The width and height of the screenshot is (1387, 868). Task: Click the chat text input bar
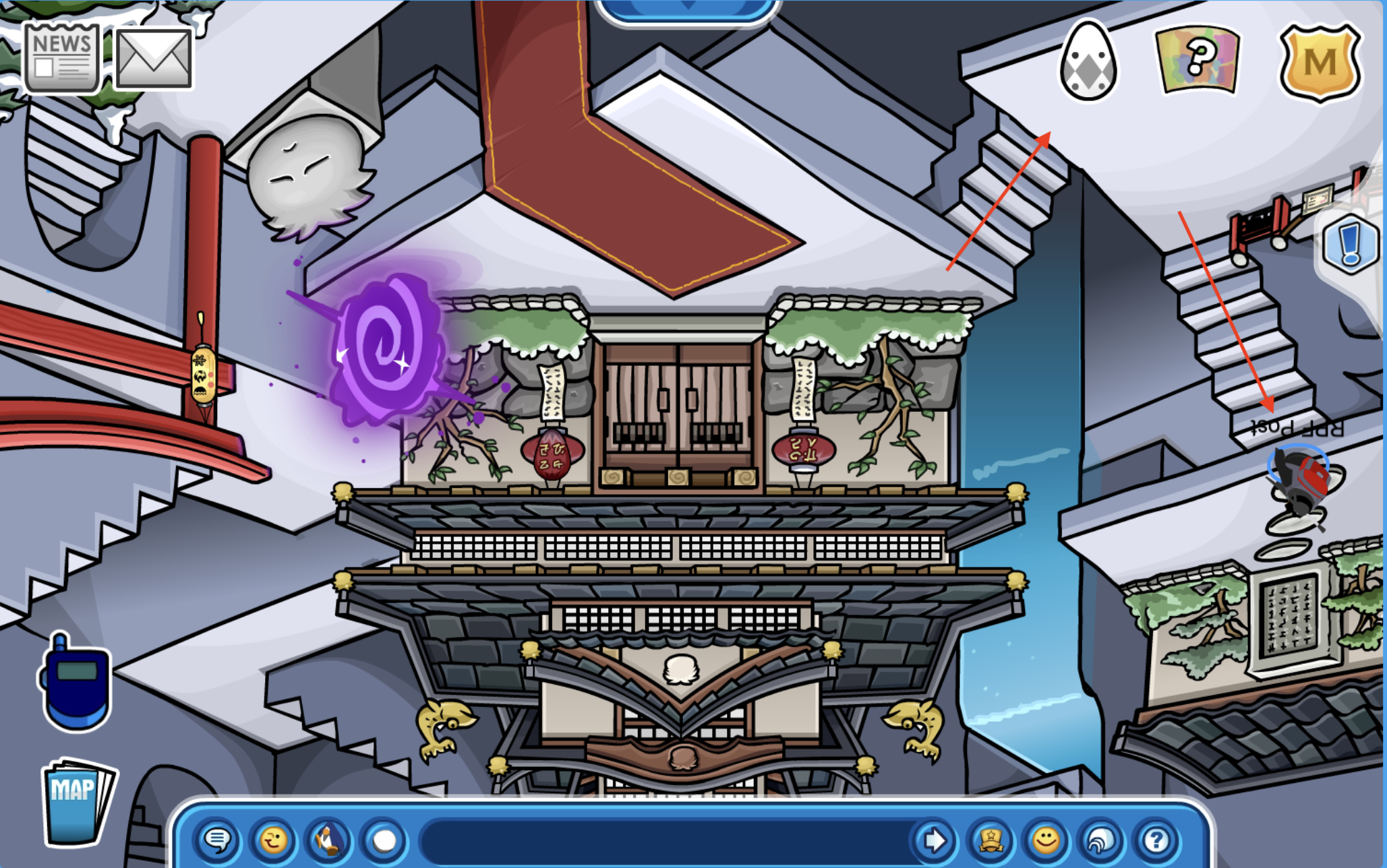pos(664,840)
